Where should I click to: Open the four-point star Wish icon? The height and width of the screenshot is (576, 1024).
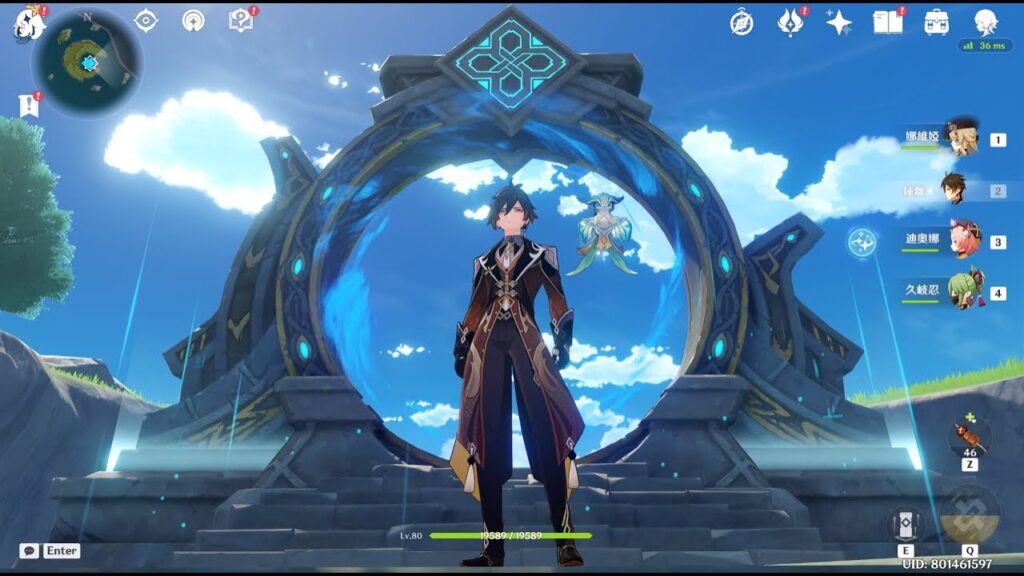coord(838,22)
